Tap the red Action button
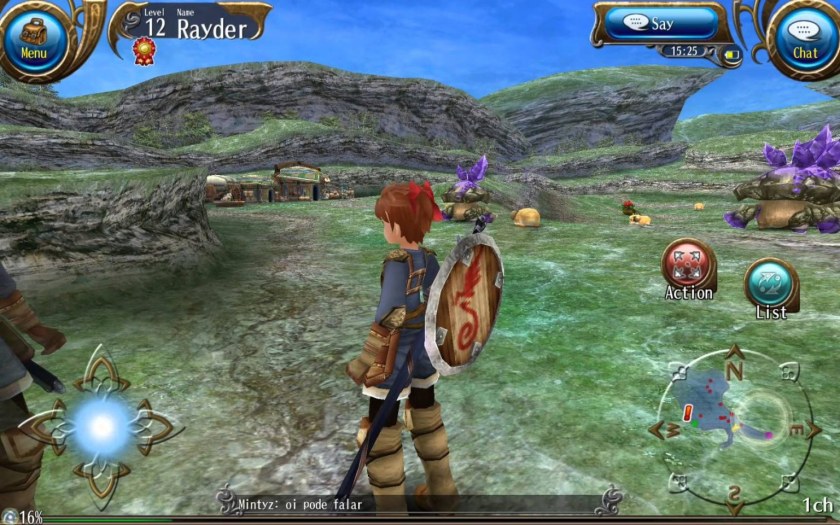Viewport: 840px width, 525px height. pyautogui.click(x=688, y=266)
